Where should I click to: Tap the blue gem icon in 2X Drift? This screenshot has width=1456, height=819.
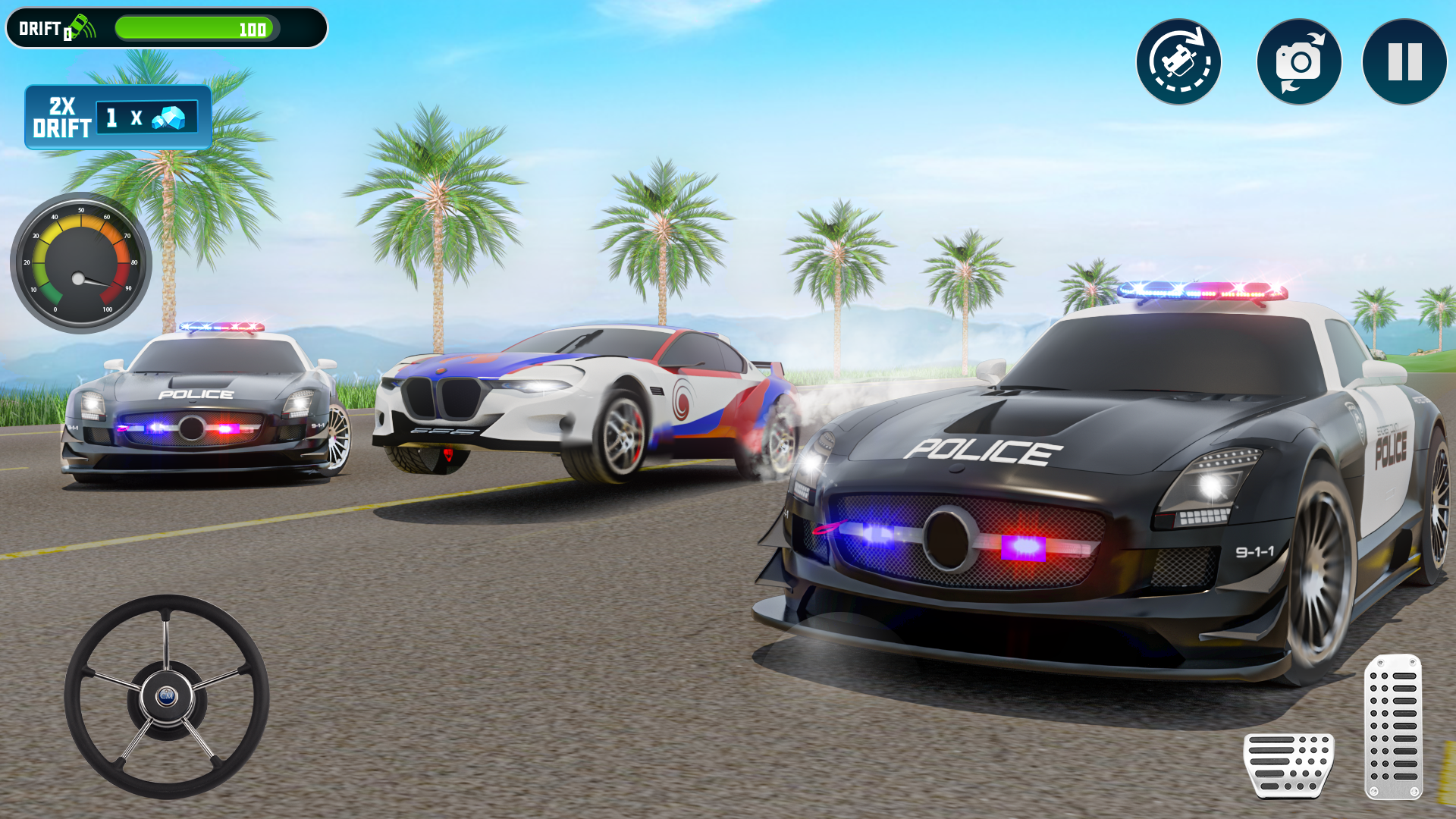point(171,118)
